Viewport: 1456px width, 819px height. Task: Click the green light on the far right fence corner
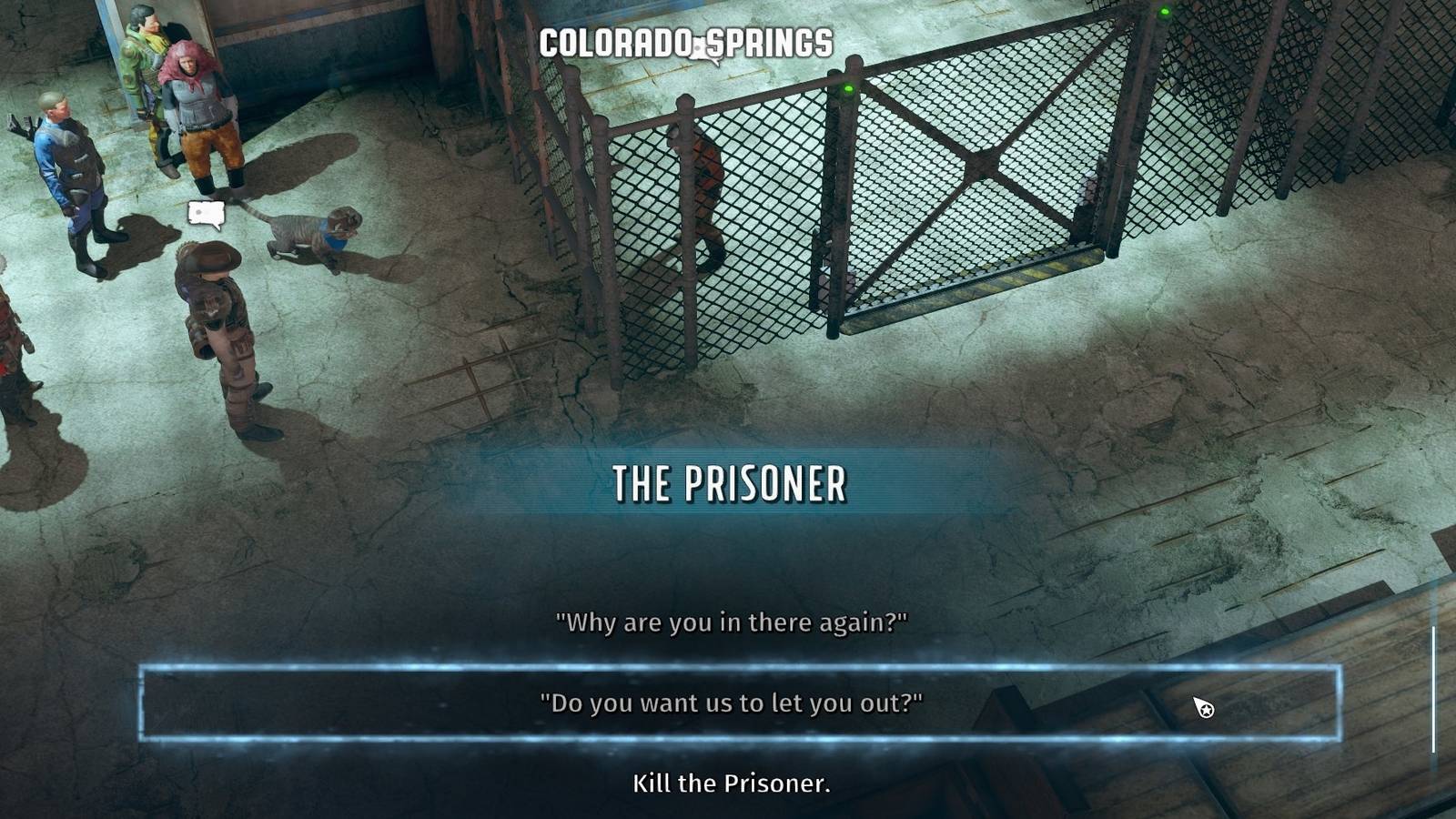pos(1166,12)
